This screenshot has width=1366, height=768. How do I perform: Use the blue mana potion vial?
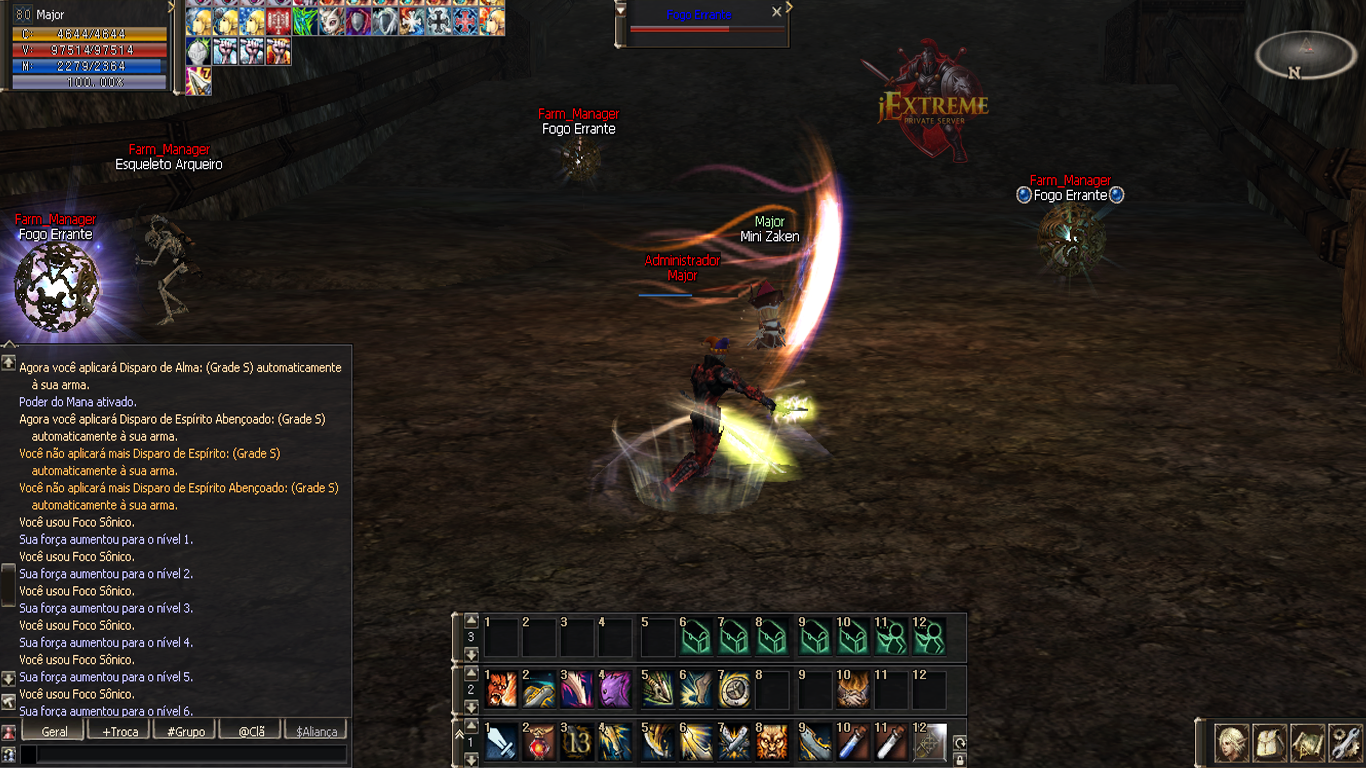tap(851, 742)
